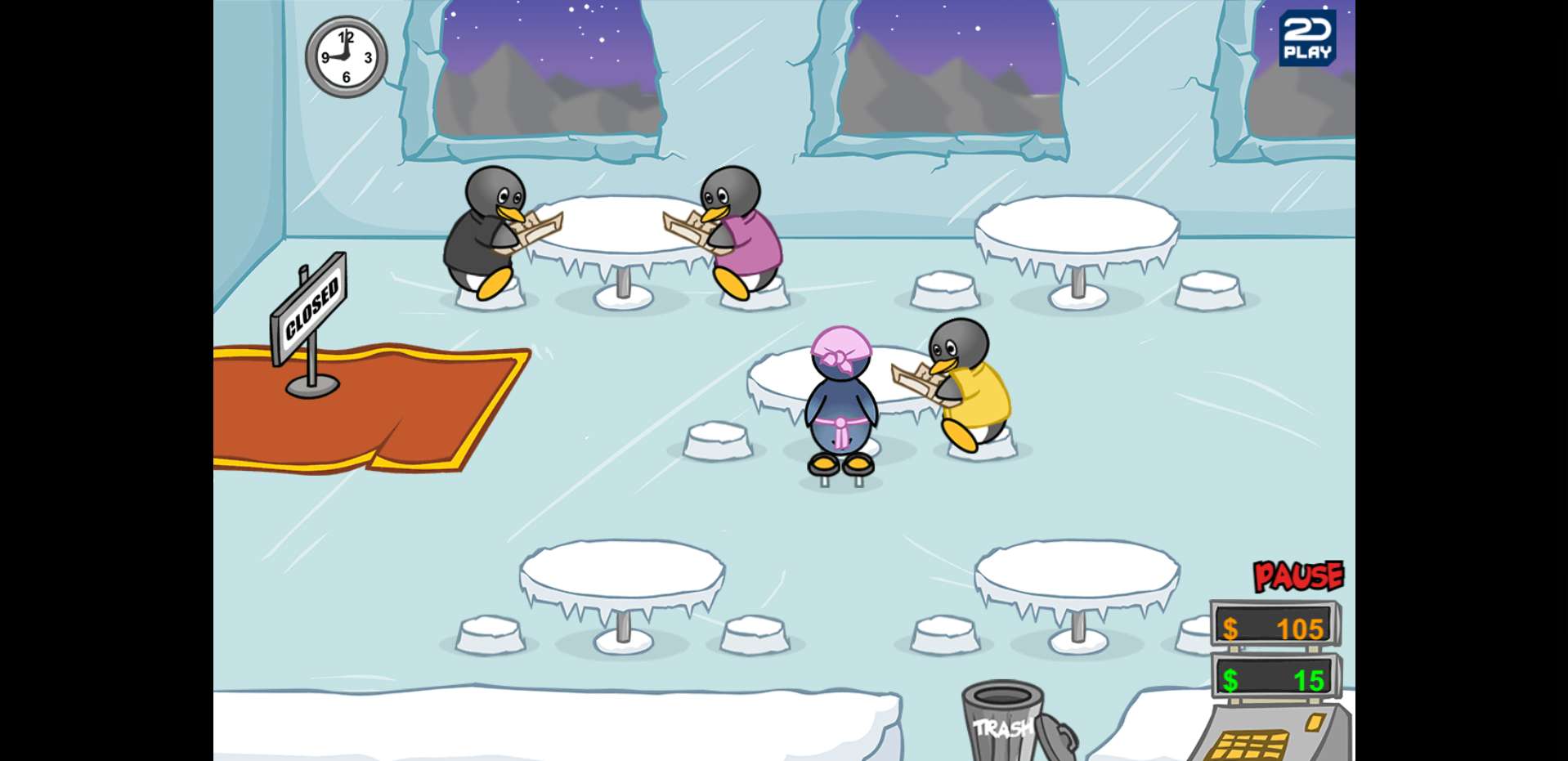Open the 2D Play logo link
This screenshot has width=1568, height=761.
pyautogui.click(x=1306, y=38)
